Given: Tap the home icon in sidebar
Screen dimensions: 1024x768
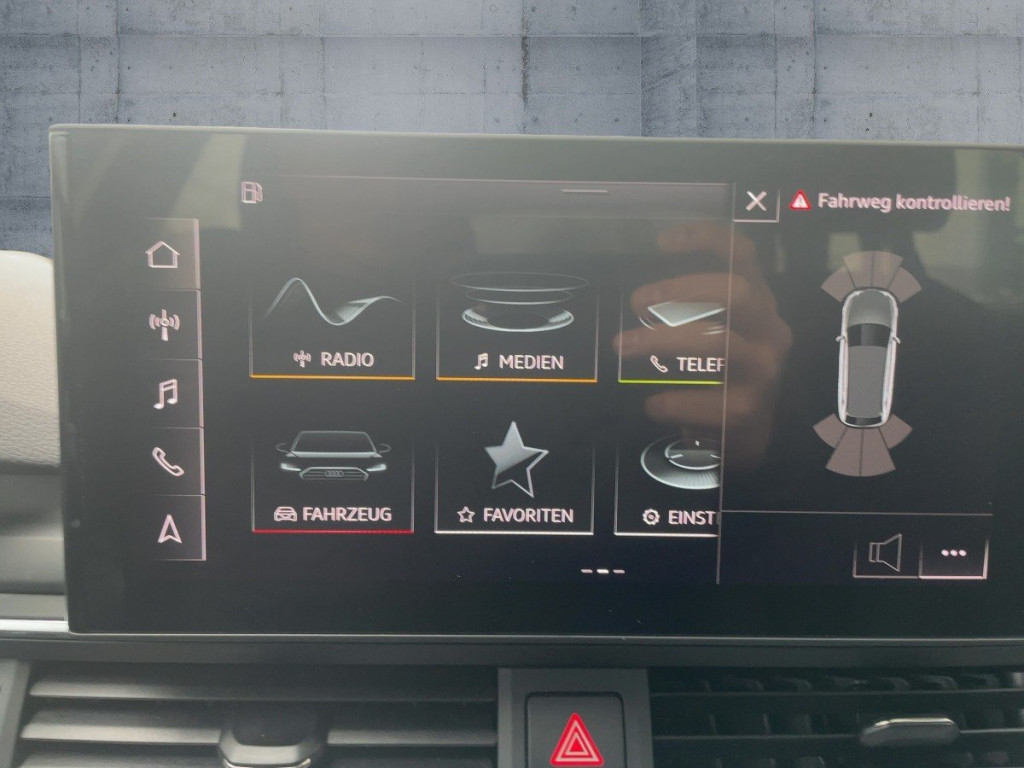Looking at the screenshot, I should (x=163, y=255).
